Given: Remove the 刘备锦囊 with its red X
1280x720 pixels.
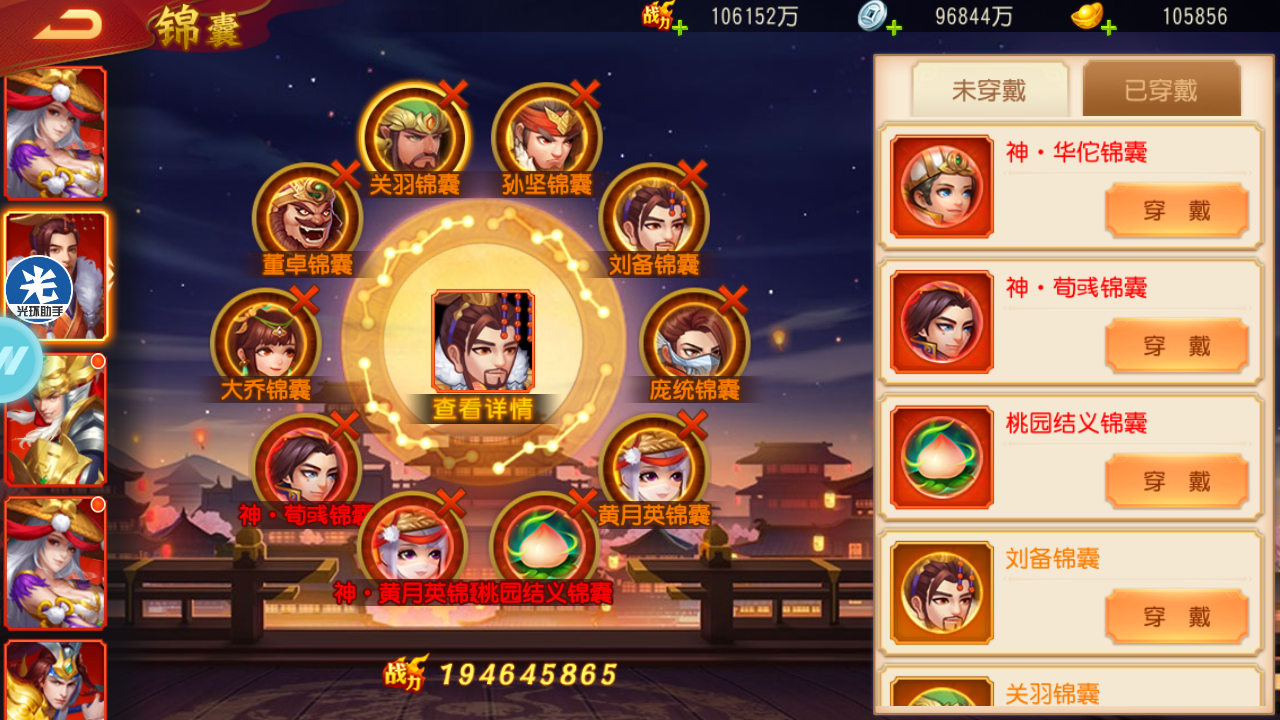Looking at the screenshot, I should [692, 175].
